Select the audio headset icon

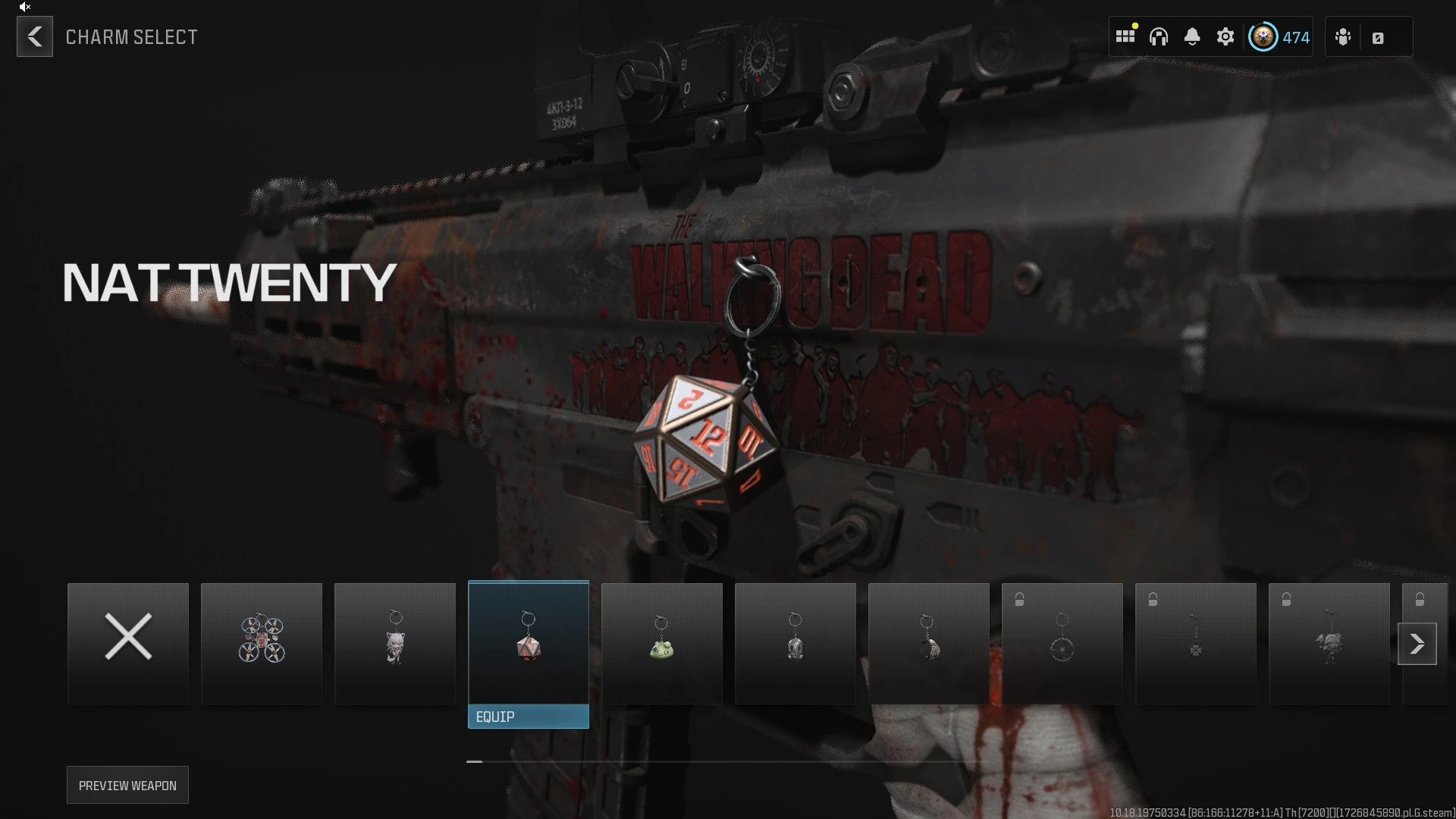pos(1159,36)
